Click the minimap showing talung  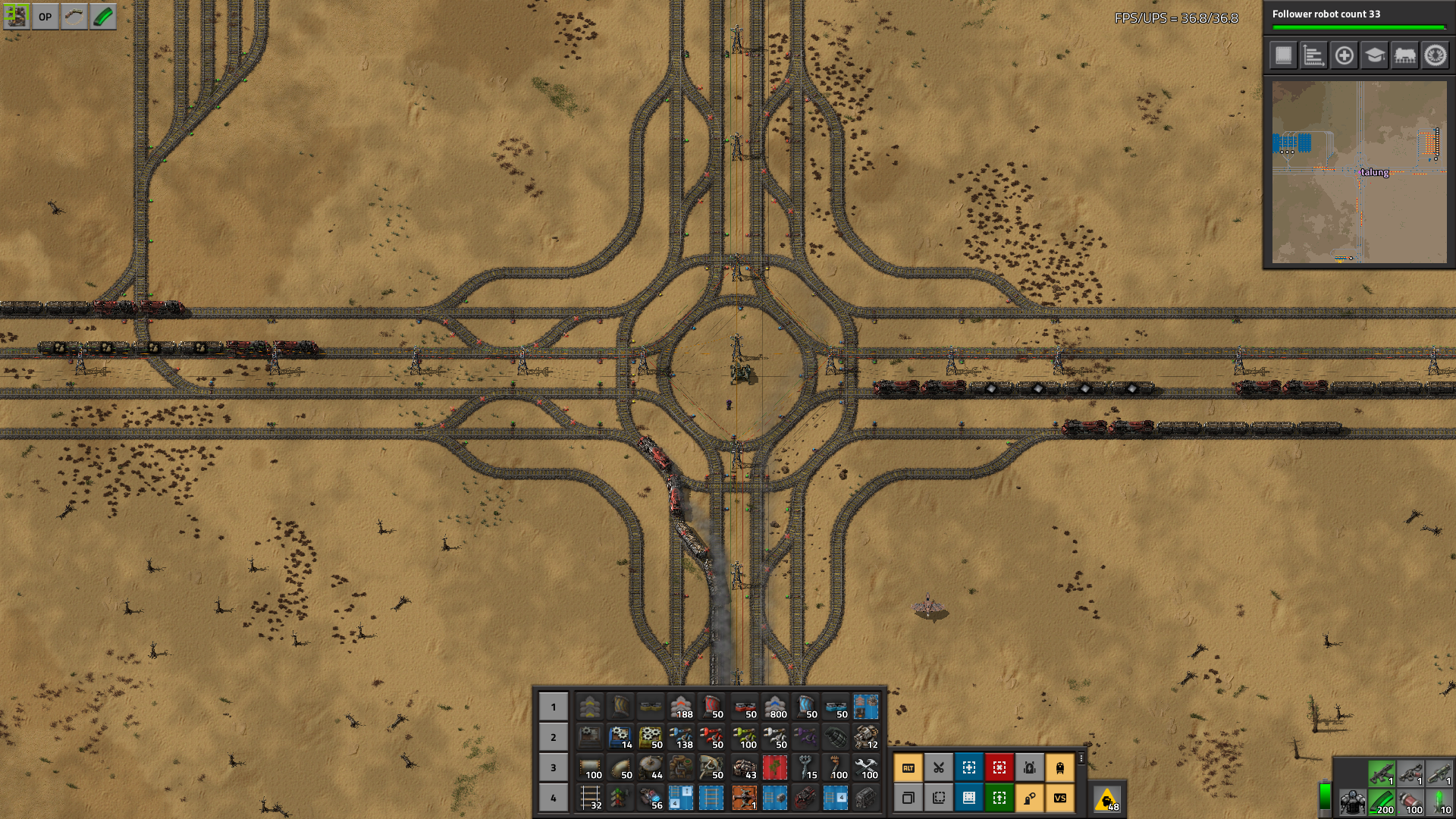[1359, 172]
